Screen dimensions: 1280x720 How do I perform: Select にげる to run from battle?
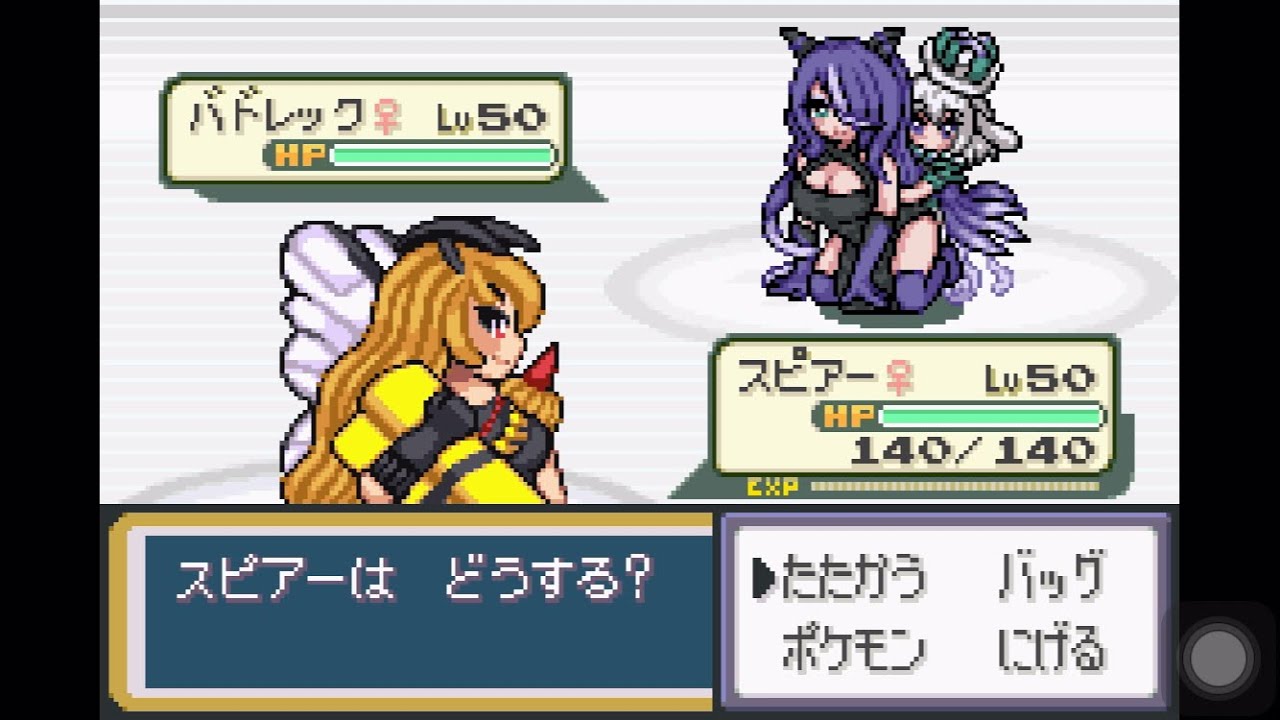point(1050,645)
